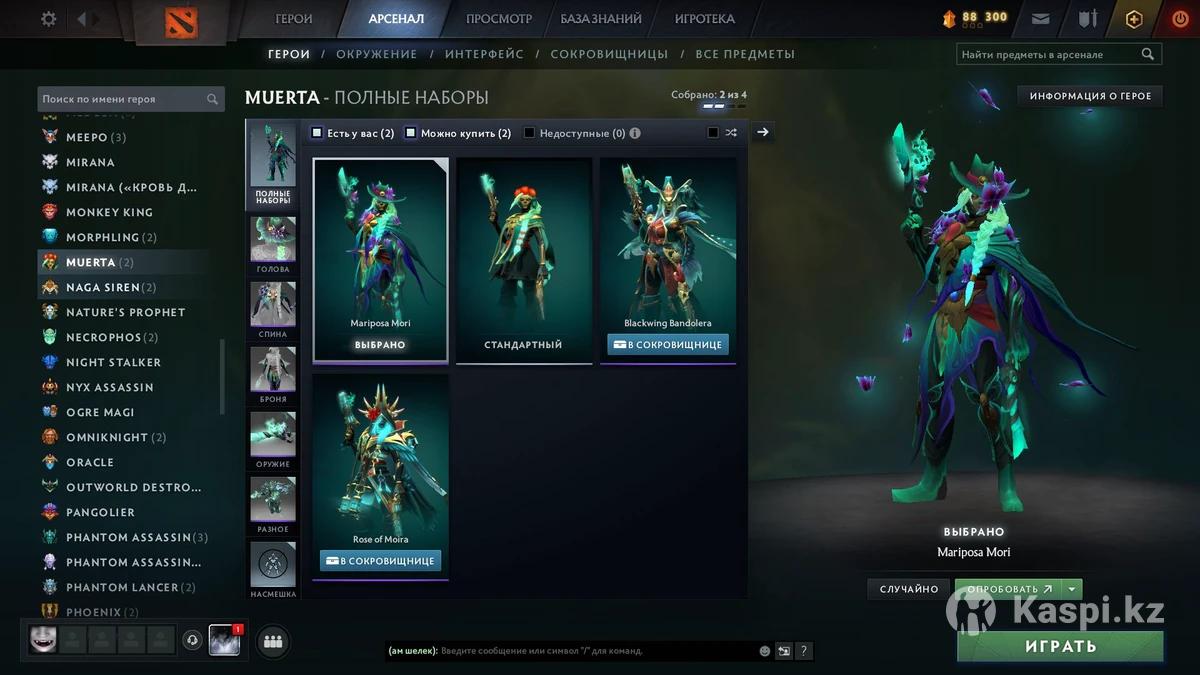Click the СЛУЧАЙНО button
This screenshot has height=675, width=1200.
[908, 590]
